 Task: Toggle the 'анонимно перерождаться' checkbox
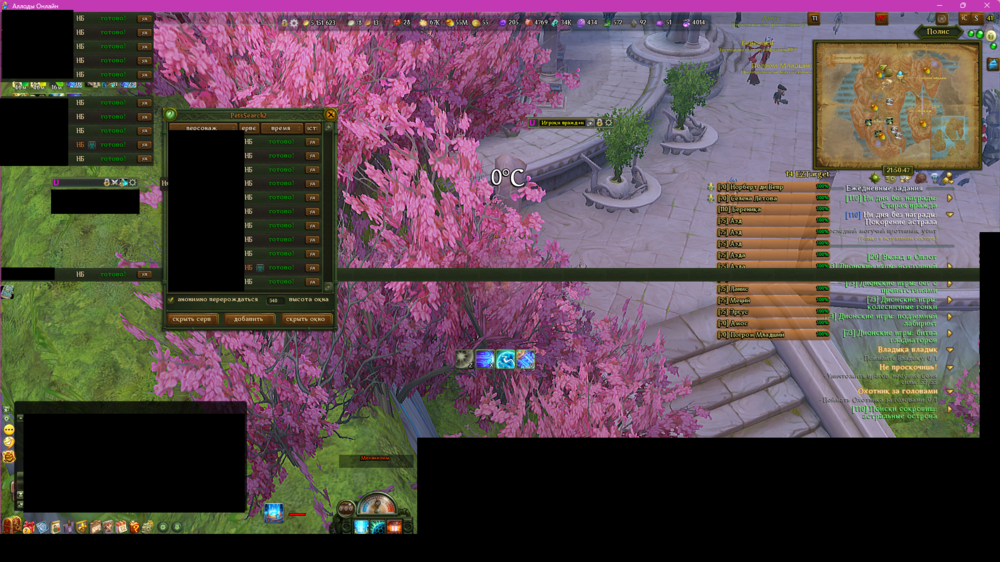click(171, 299)
